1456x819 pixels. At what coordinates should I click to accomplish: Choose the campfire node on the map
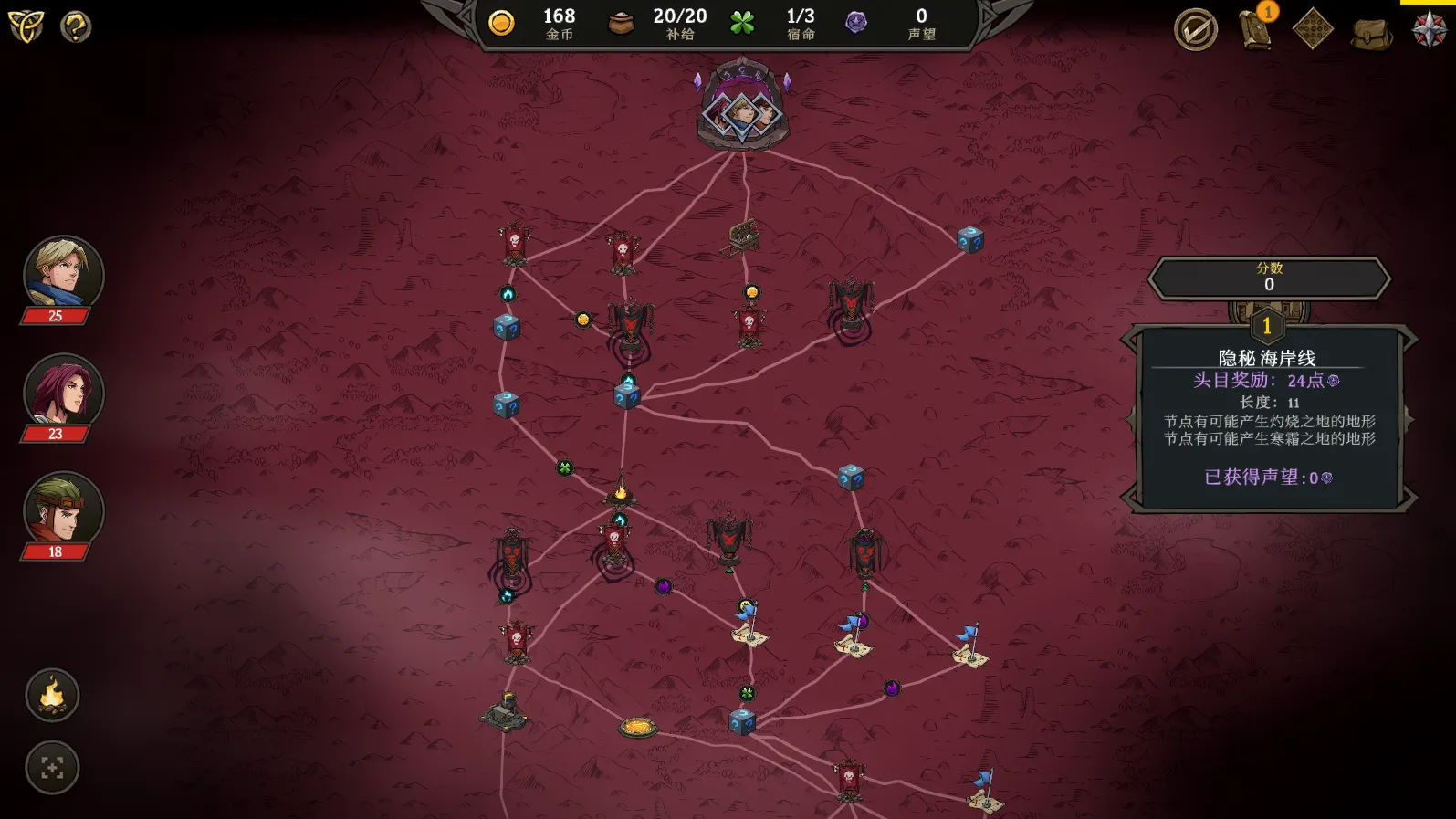click(x=621, y=491)
